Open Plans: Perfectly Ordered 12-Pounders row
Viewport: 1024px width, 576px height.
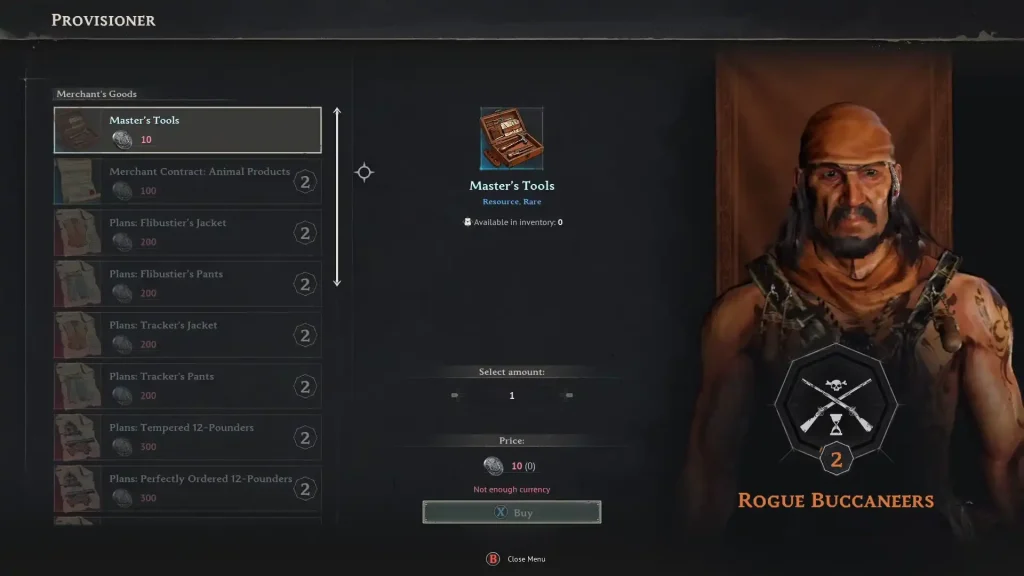pos(187,488)
